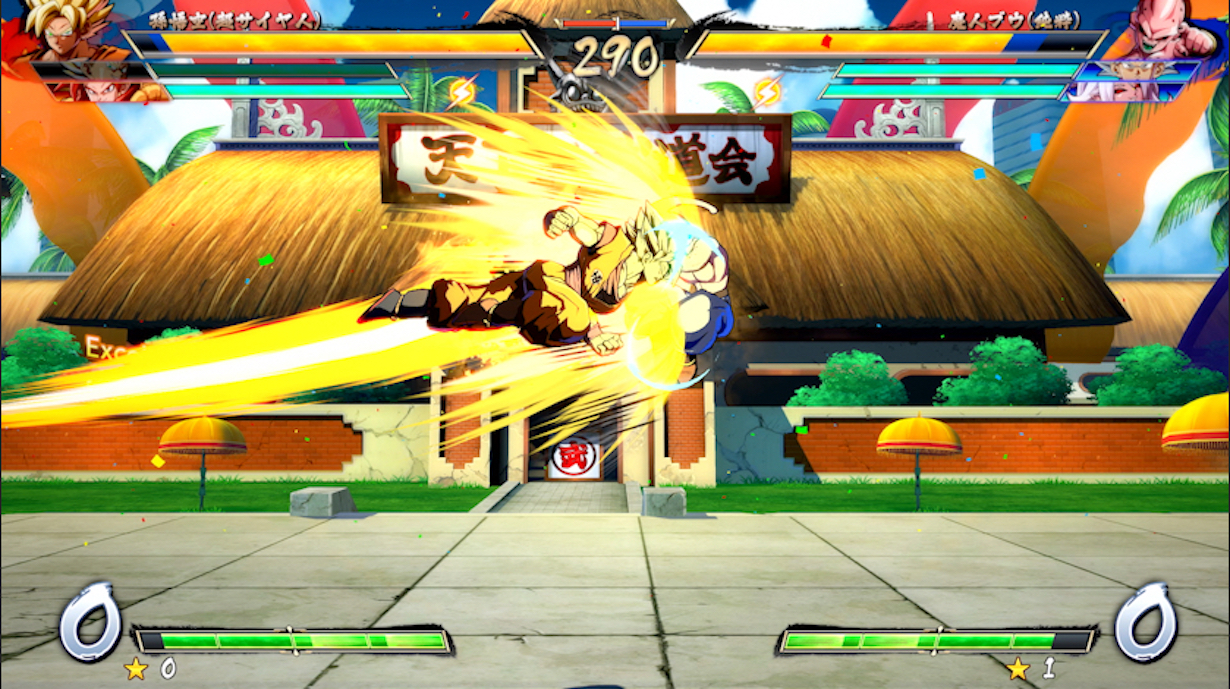Click player one's Sparking lightning bolt icon
Image resolution: width=1230 pixels, height=689 pixels.
click(x=462, y=92)
